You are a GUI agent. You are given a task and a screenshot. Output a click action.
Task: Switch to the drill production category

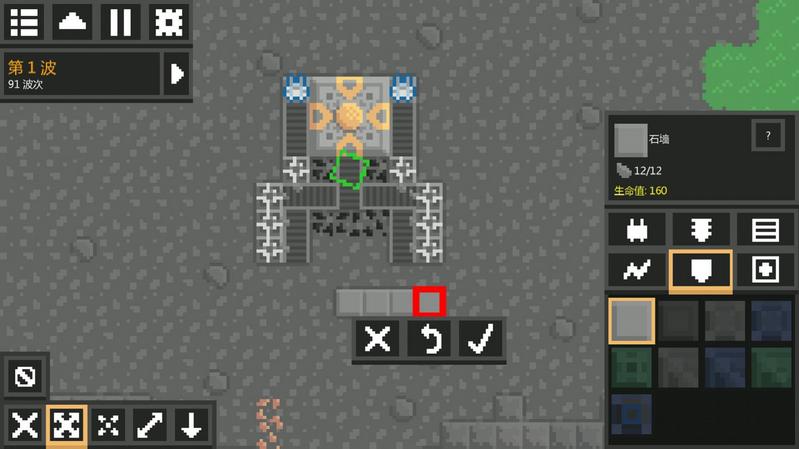tap(701, 230)
